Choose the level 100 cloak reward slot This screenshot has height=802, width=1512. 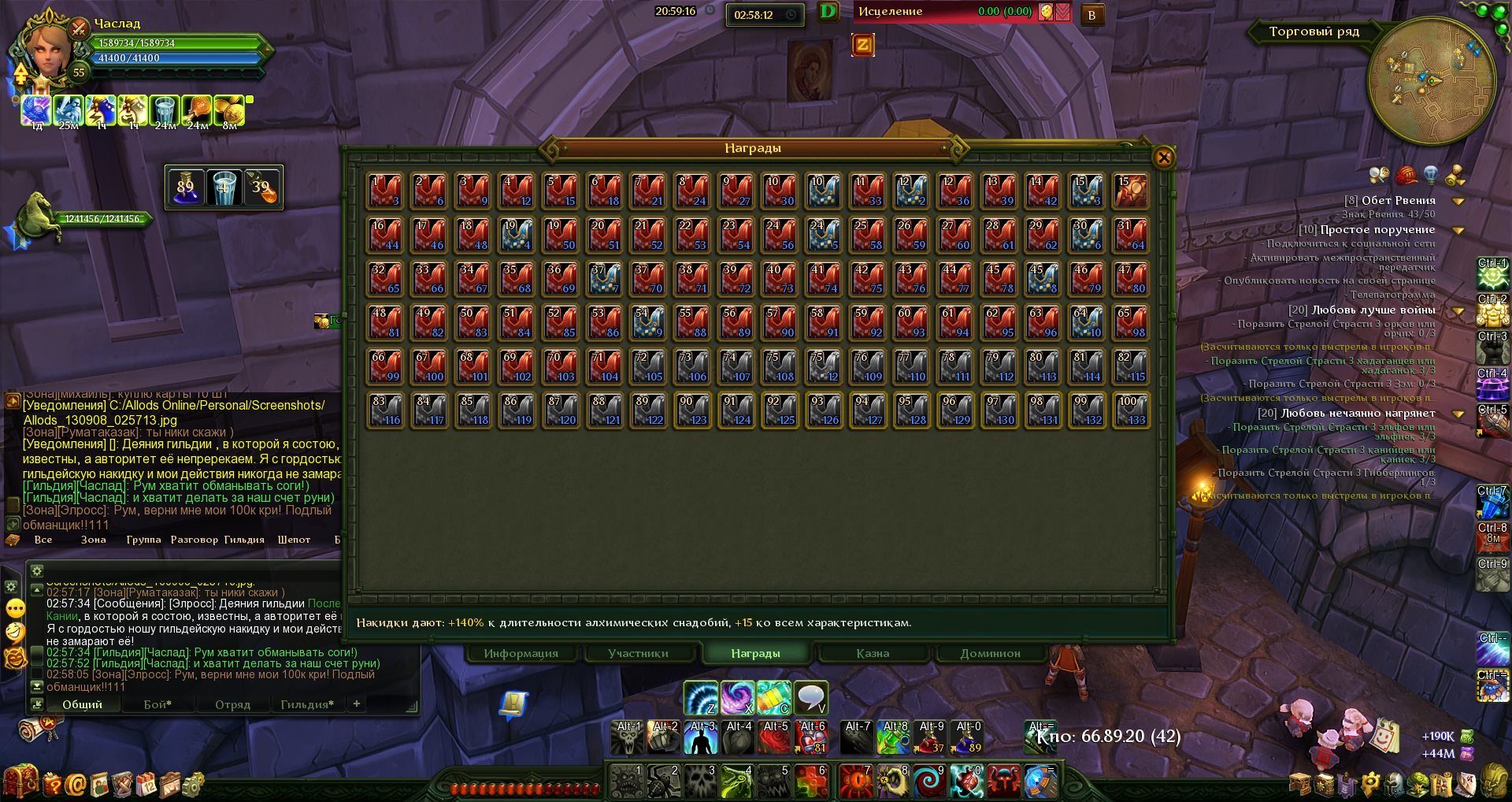pyautogui.click(x=1130, y=411)
